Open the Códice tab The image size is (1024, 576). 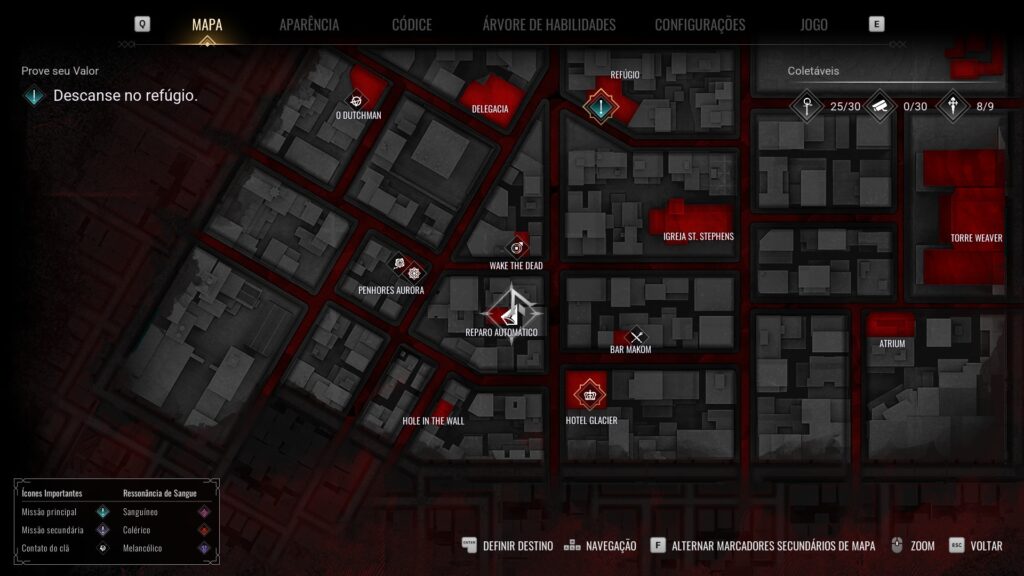(x=411, y=24)
